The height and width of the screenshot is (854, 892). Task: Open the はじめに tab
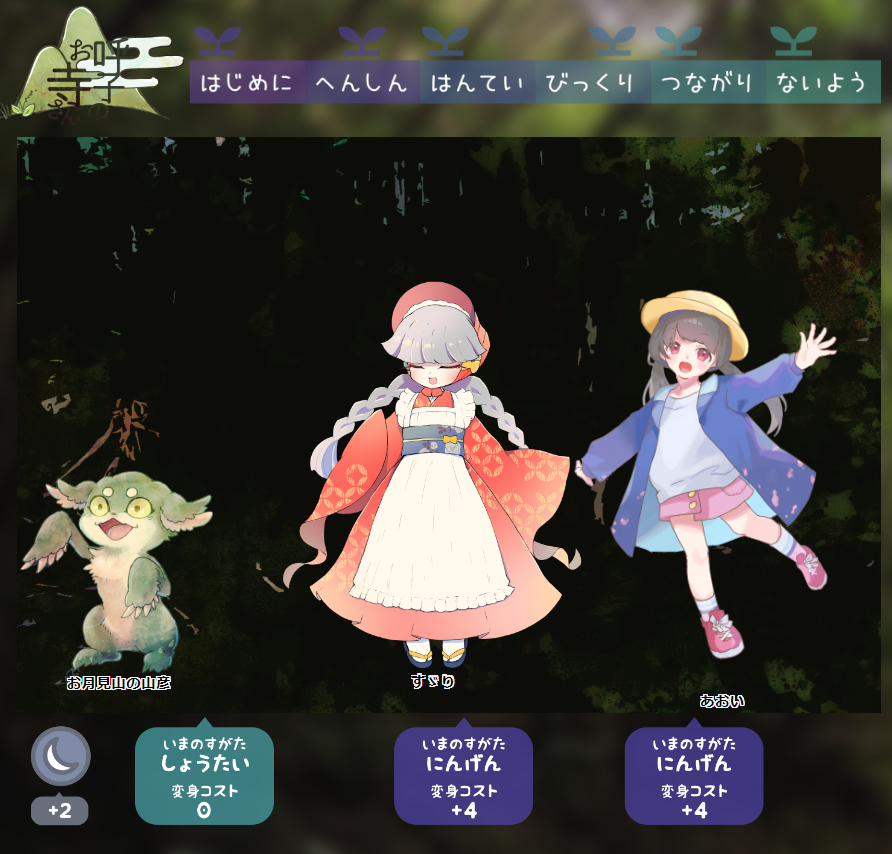tap(247, 83)
